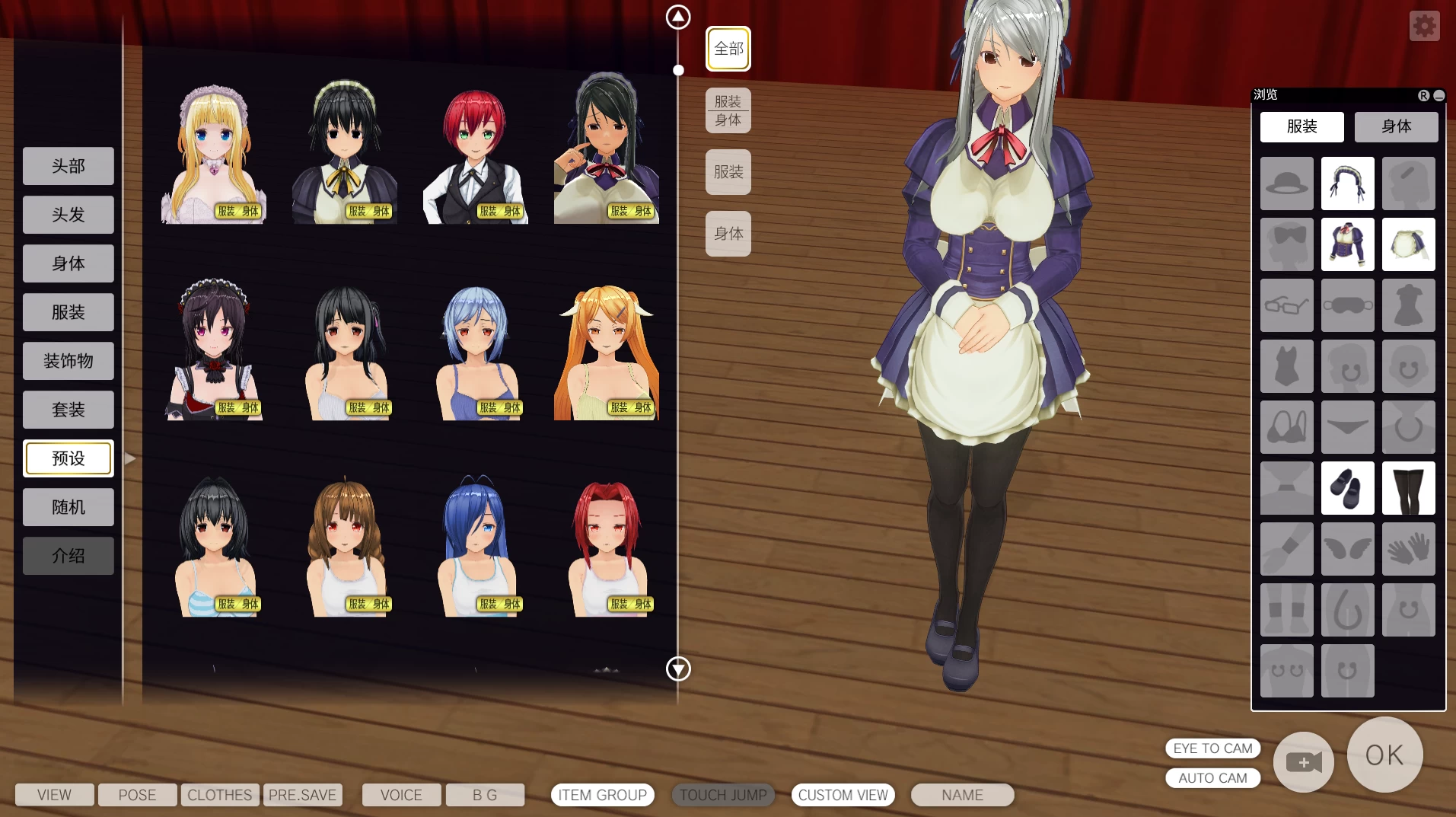Enable the 身体 preset filter

(x=728, y=234)
